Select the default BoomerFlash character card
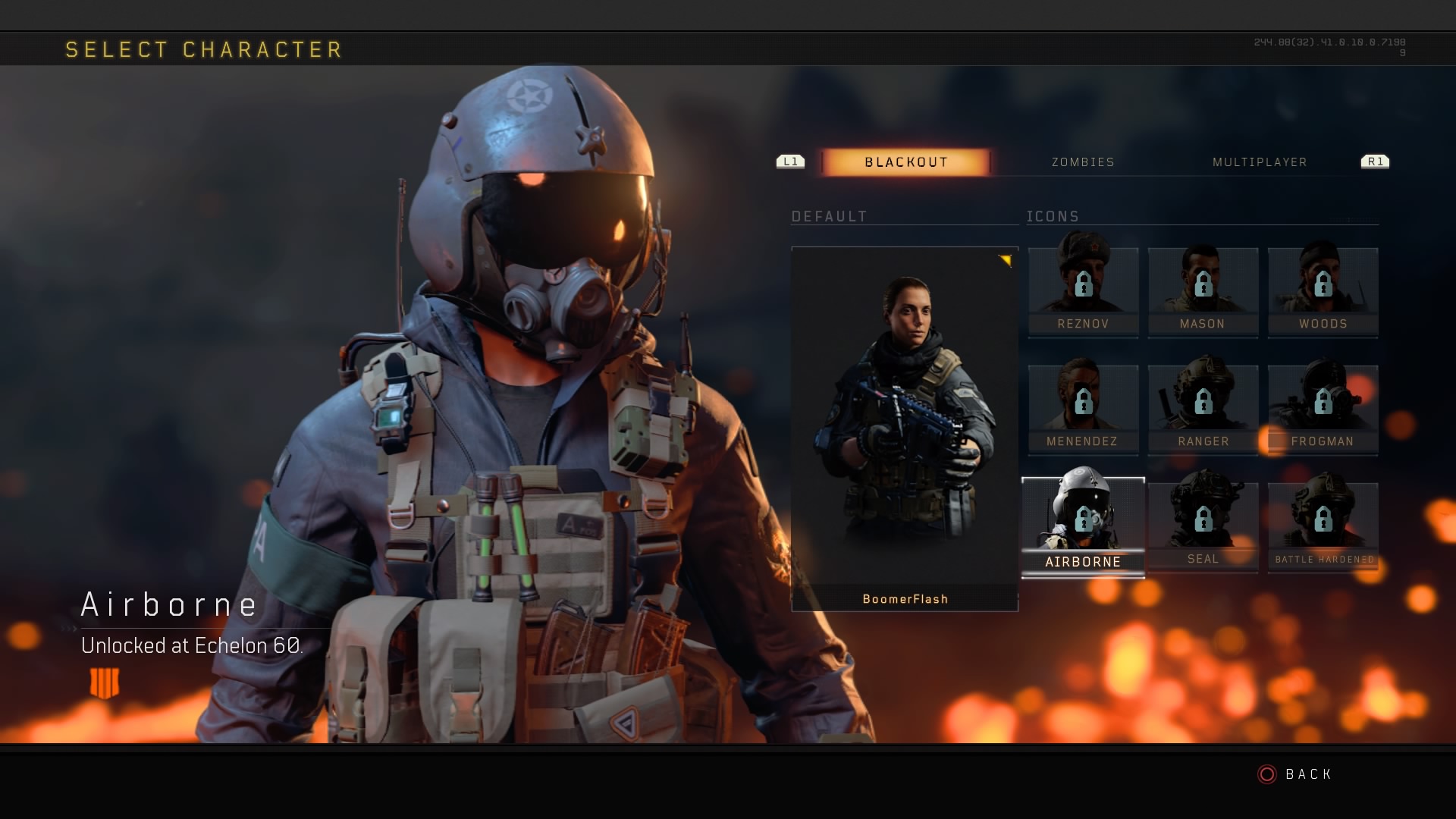This screenshot has height=819, width=1456. point(905,428)
